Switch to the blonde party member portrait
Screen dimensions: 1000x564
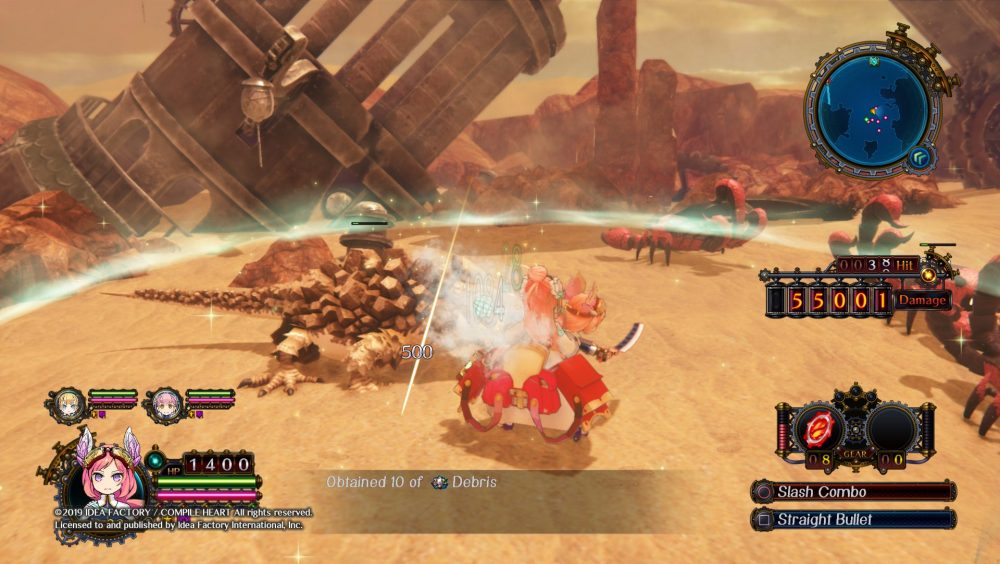(67, 403)
